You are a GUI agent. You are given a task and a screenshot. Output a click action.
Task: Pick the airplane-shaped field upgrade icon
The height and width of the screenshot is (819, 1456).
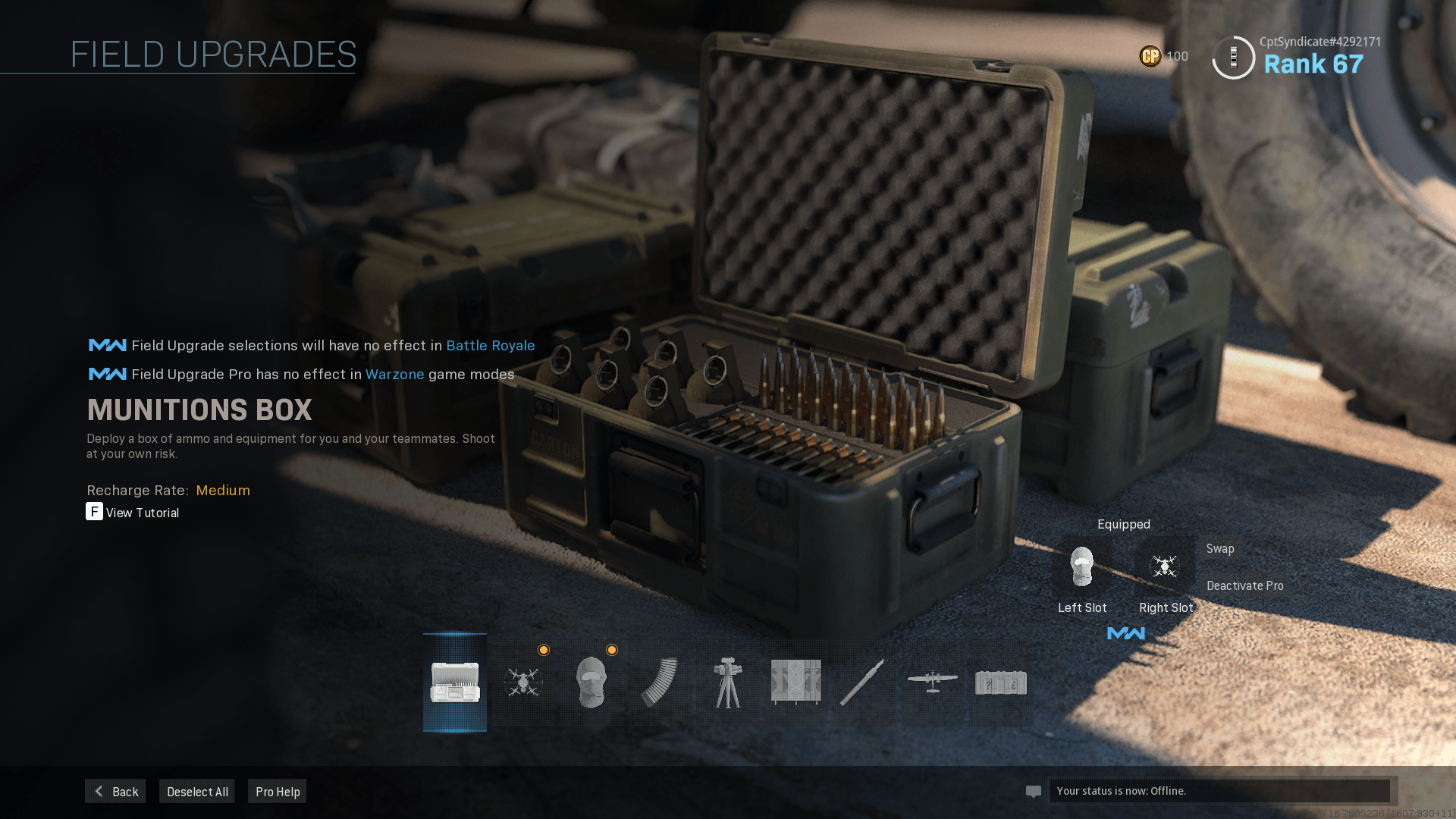point(932,681)
